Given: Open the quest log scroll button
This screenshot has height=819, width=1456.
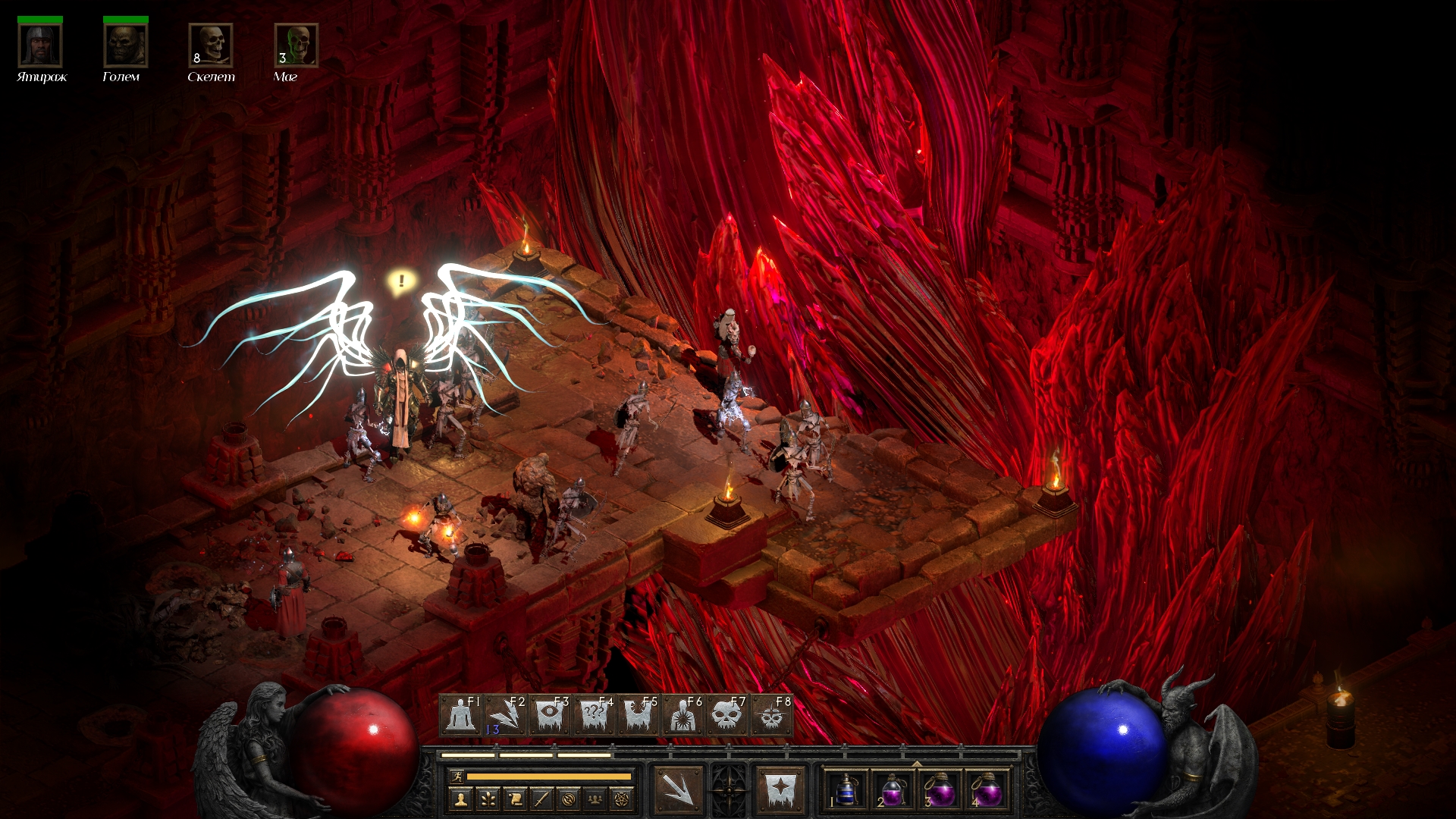Looking at the screenshot, I should point(515,799).
